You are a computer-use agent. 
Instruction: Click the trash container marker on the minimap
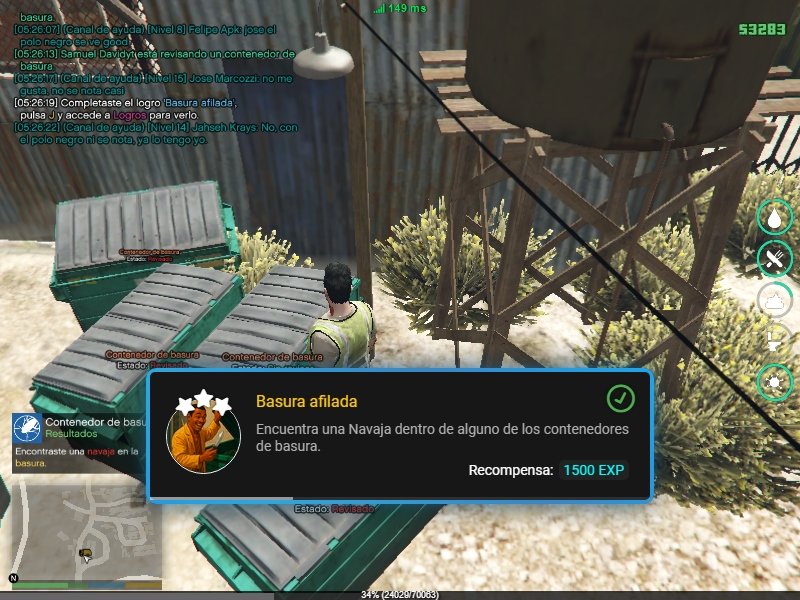click(x=86, y=552)
